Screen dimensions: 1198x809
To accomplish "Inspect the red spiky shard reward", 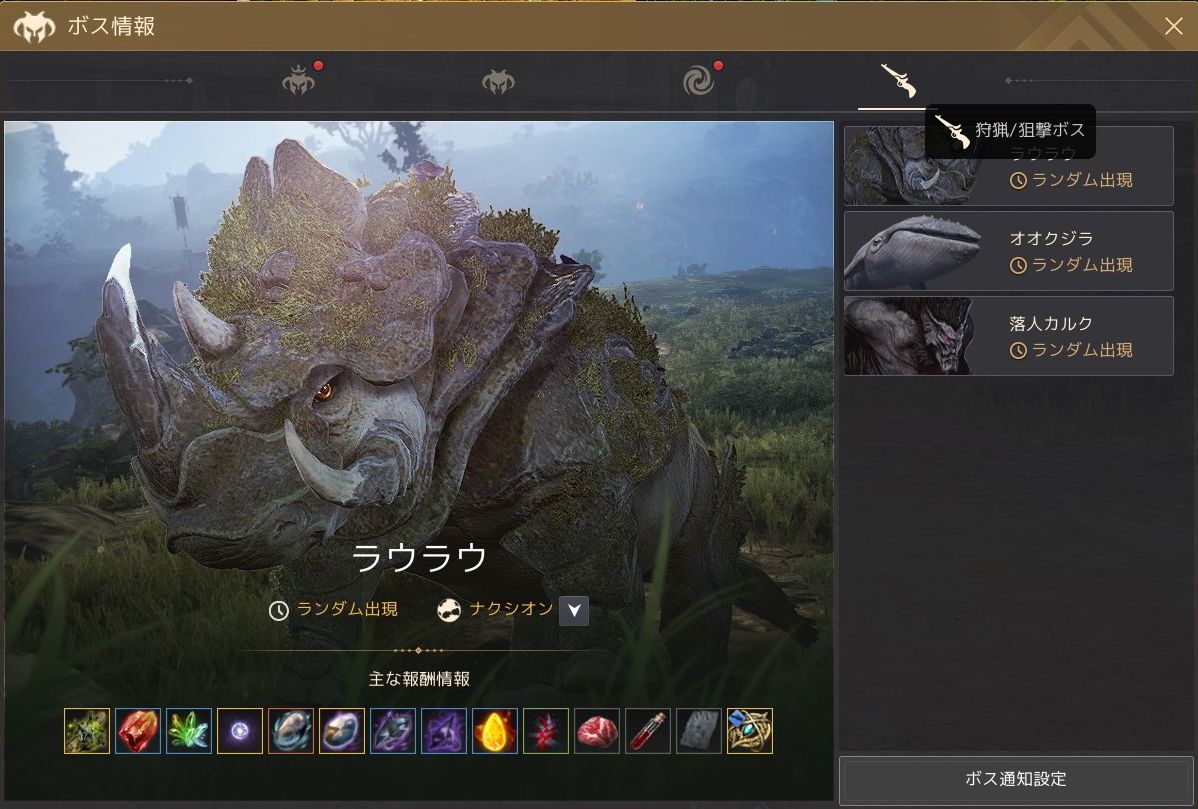I will point(546,731).
